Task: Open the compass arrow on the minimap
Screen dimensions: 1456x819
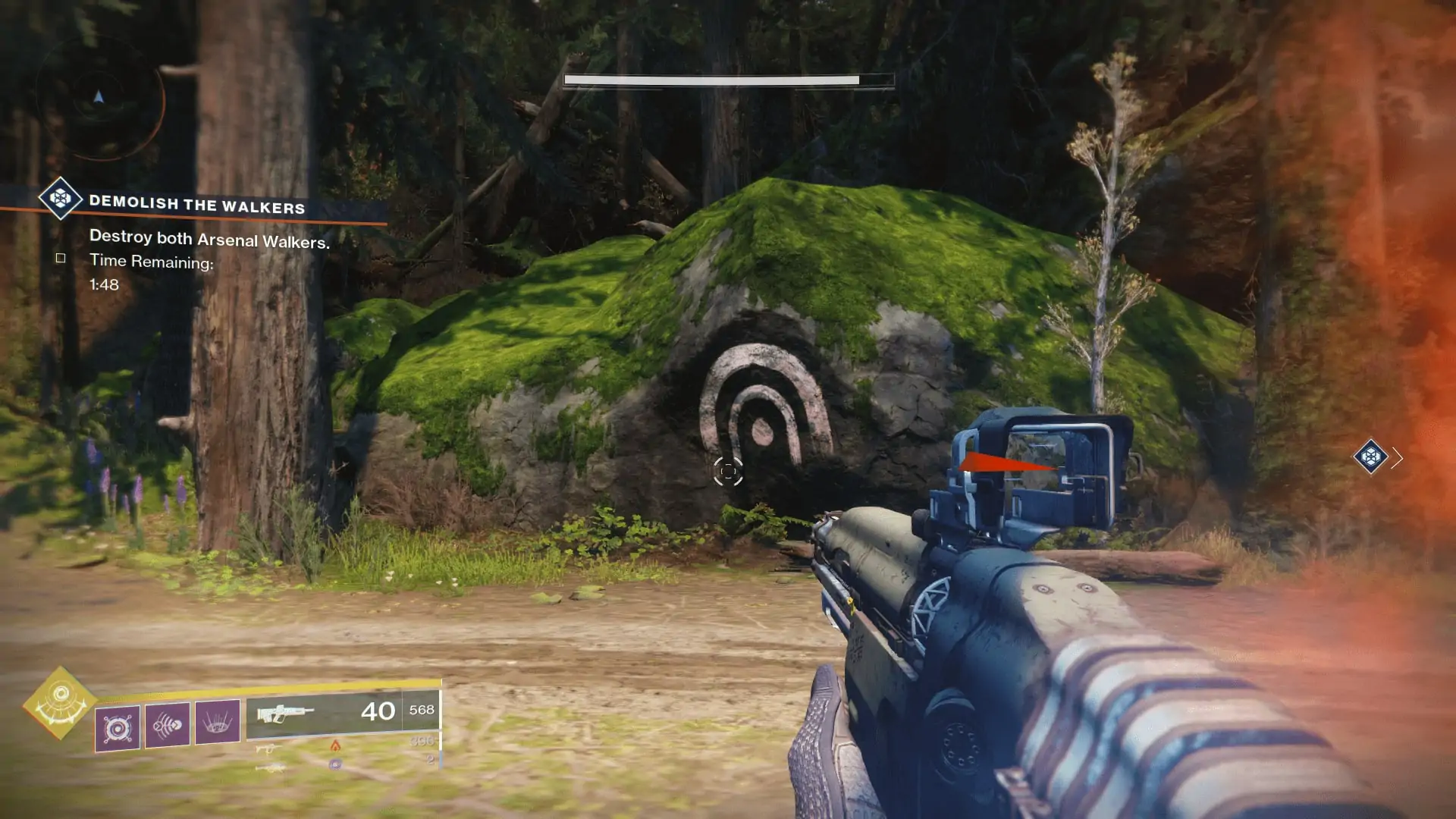Action: 97,97
